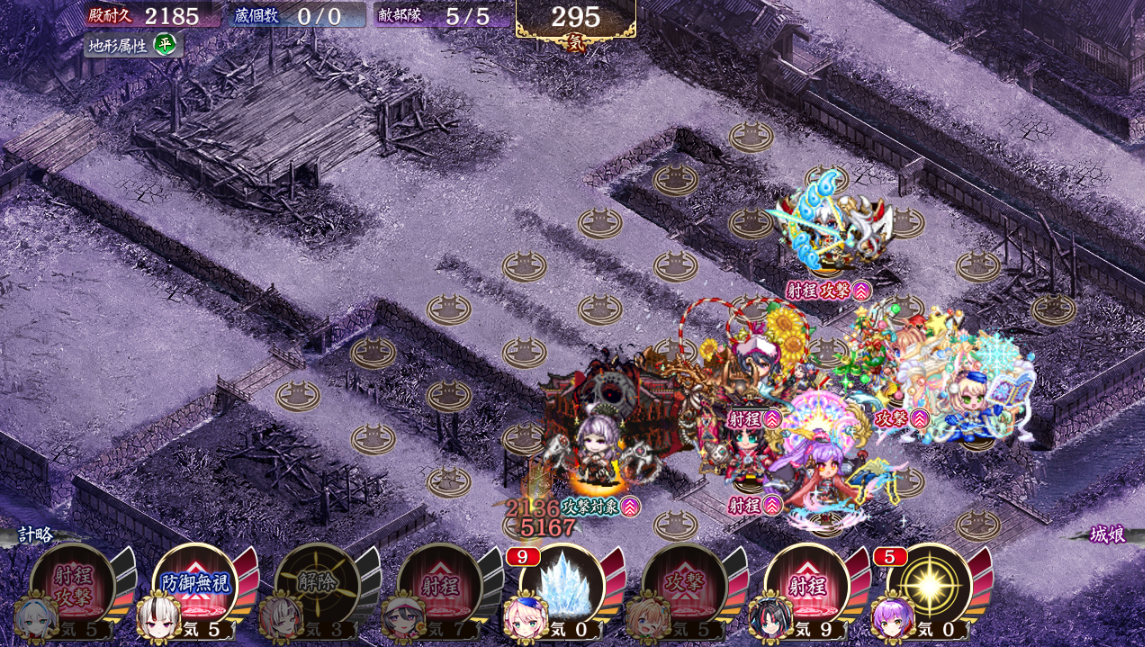Switch to the 城娘 panel
This screenshot has height=647, width=1145.
(1108, 535)
